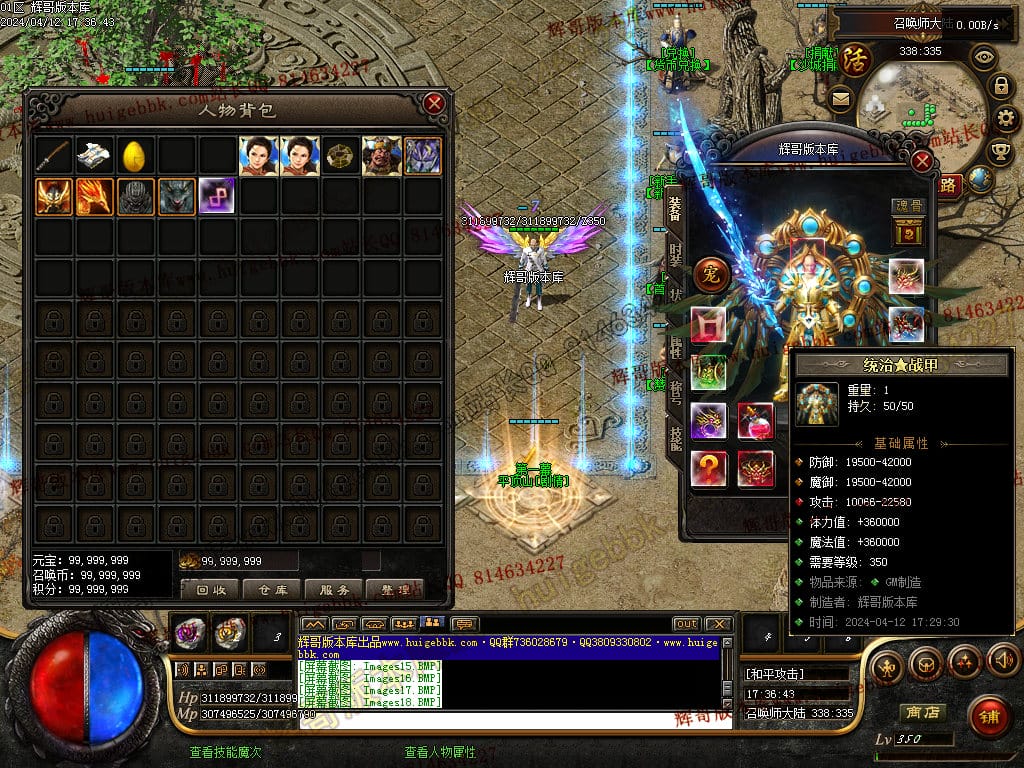Close the 人物背包 inventory window

[434, 103]
